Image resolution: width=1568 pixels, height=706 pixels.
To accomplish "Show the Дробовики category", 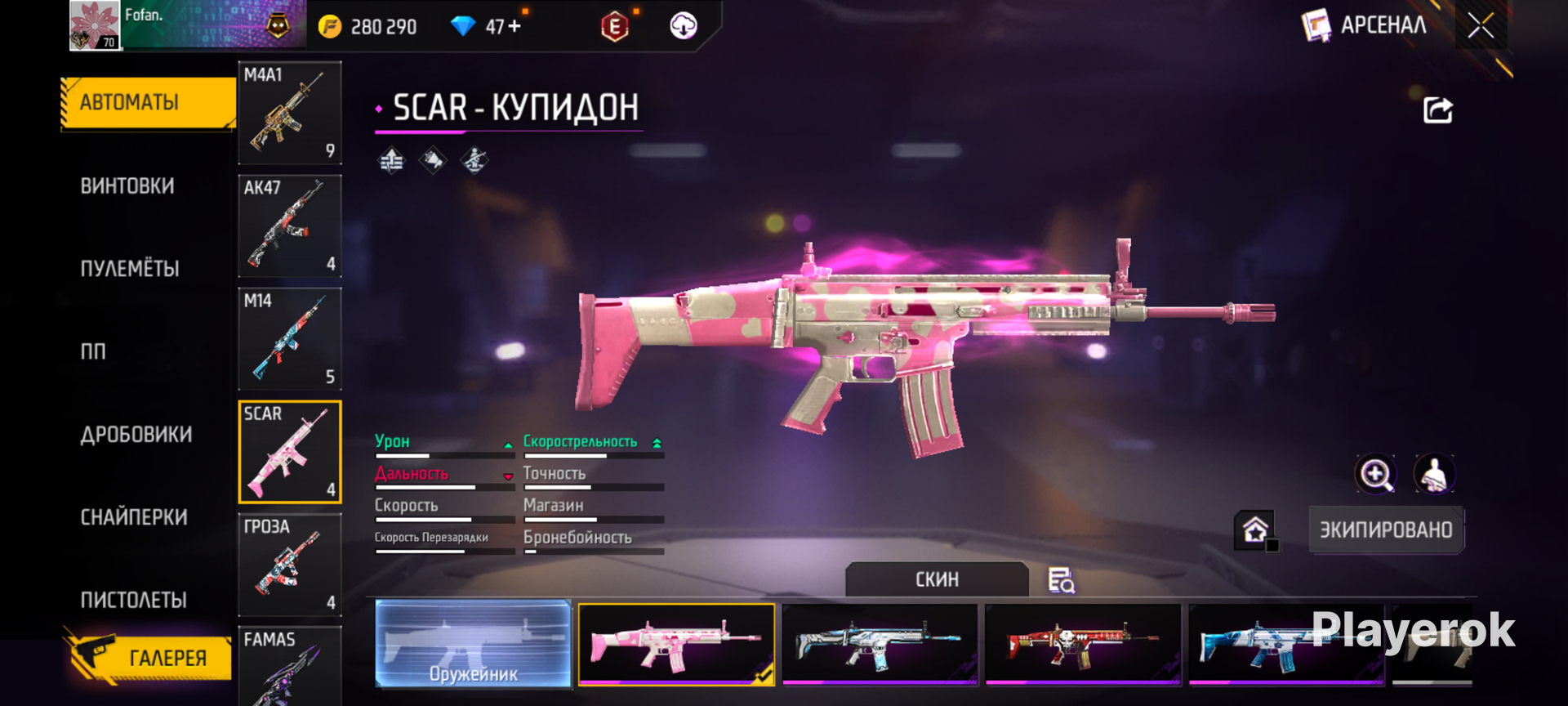I will (x=136, y=435).
